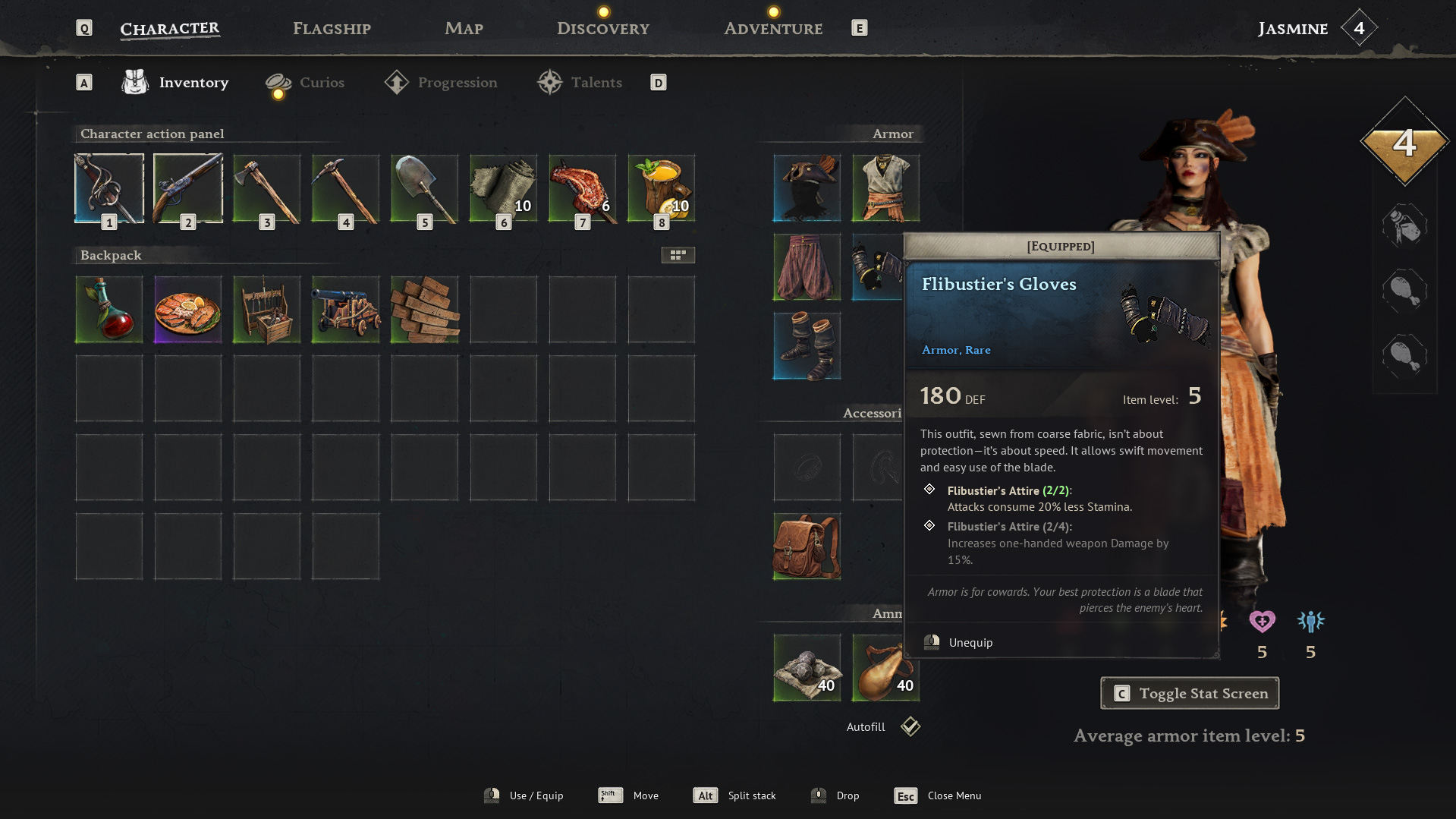The height and width of the screenshot is (819, 1456).
Task: Click the cannonball ammo stack of 40
Action: click(806, 666)
